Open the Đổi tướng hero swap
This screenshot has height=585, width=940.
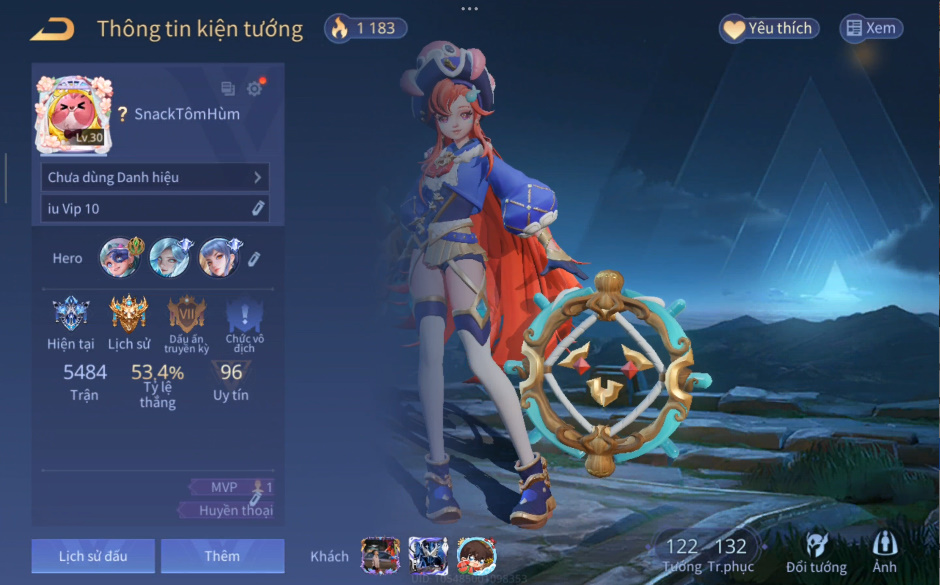tap(816, 552)
